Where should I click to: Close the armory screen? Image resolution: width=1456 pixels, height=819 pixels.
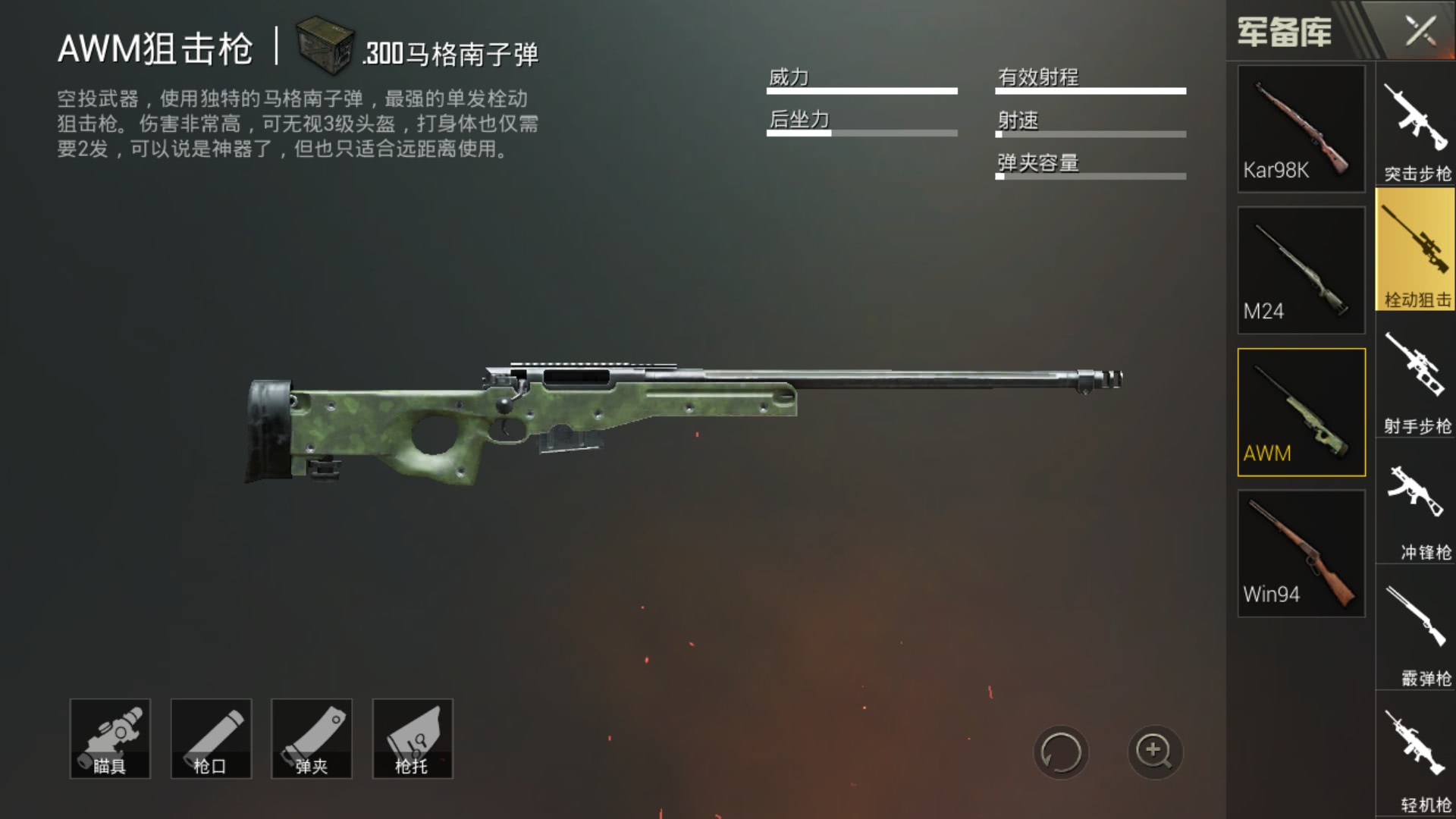pos(1420,31)
